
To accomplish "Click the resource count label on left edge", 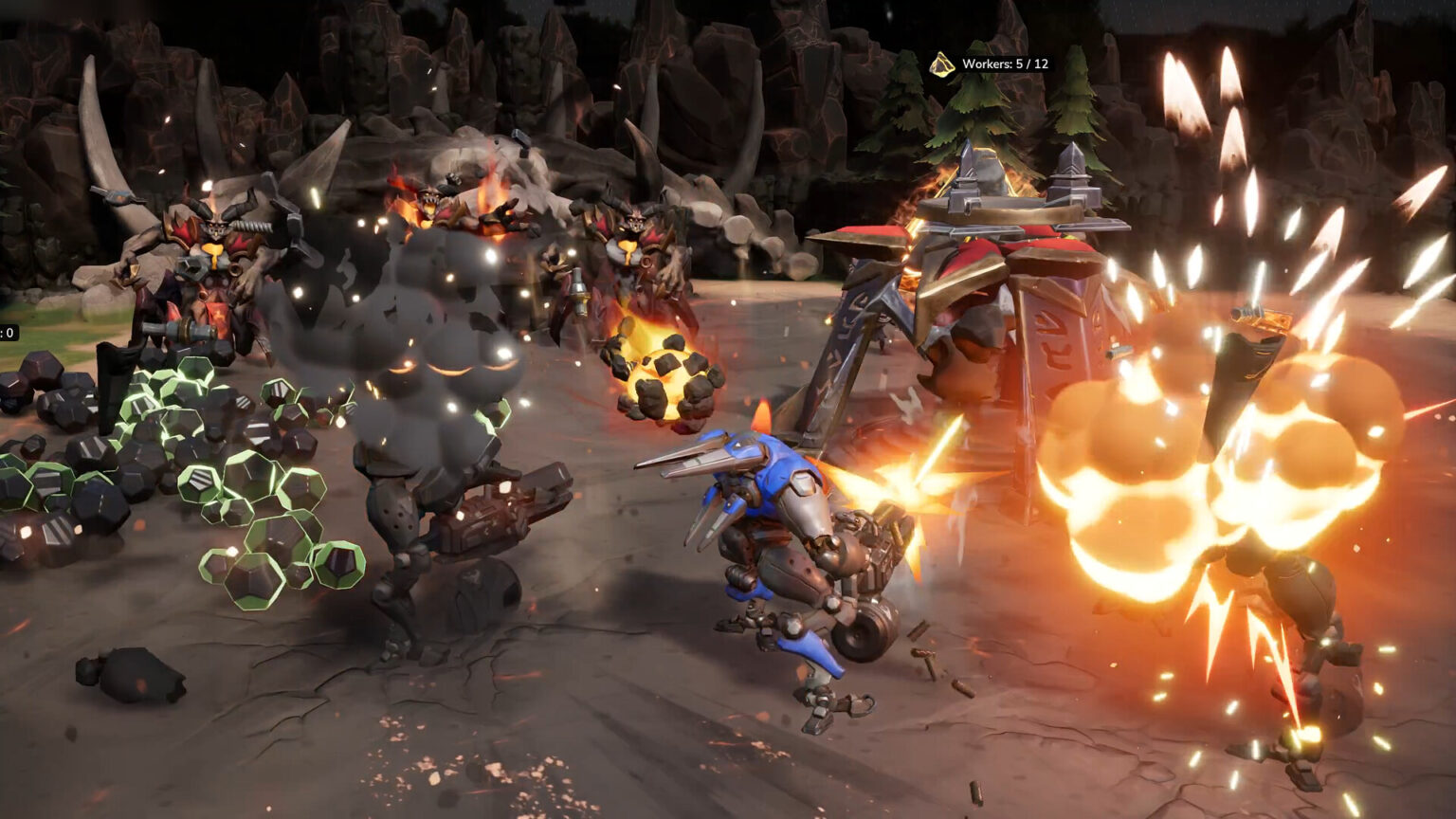I will 8,334.
